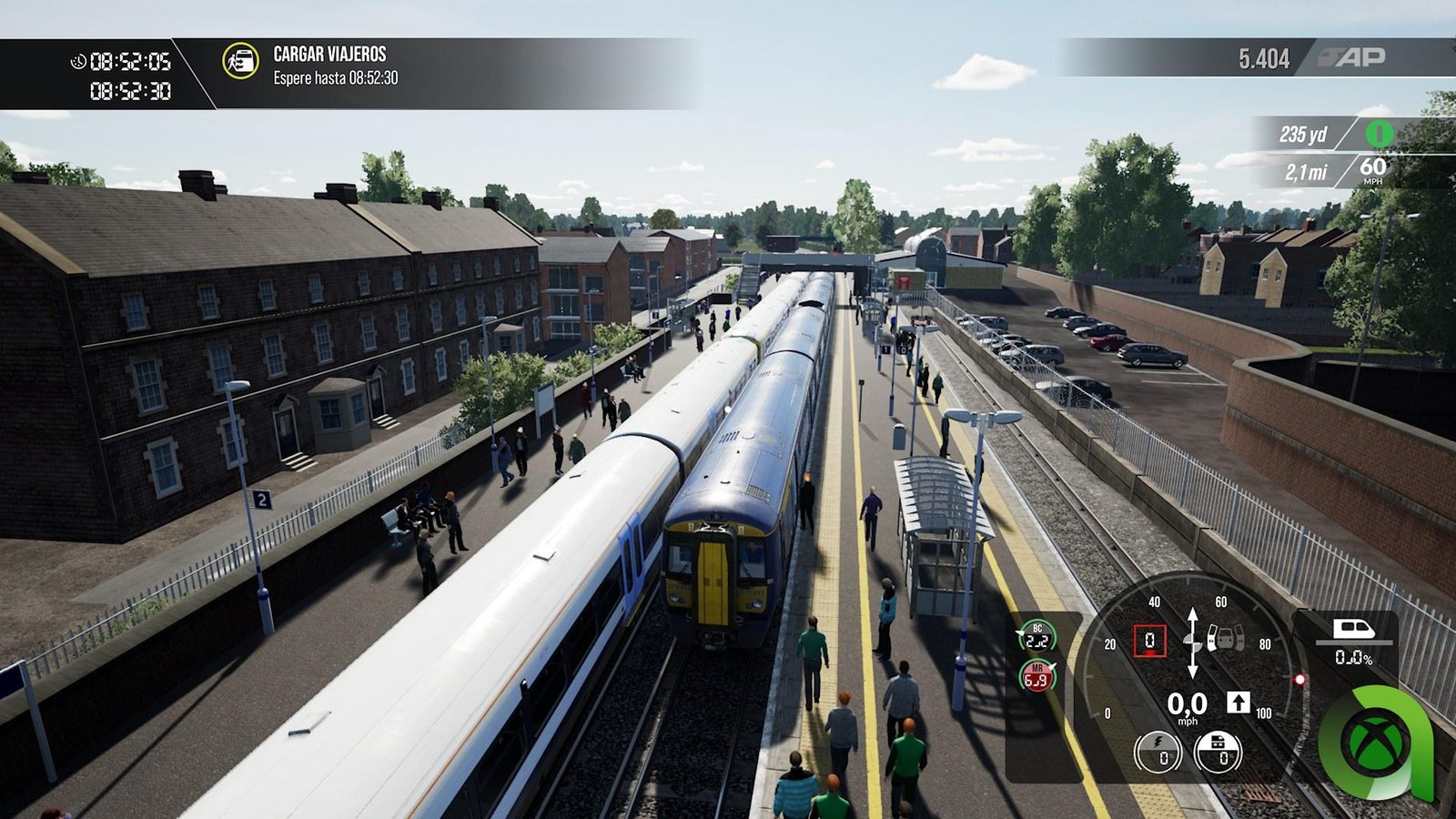Select the 60 MPH upcoming speed limit marker
1456x819 pixels.
pyautogui.click(x=1372, y=168)
